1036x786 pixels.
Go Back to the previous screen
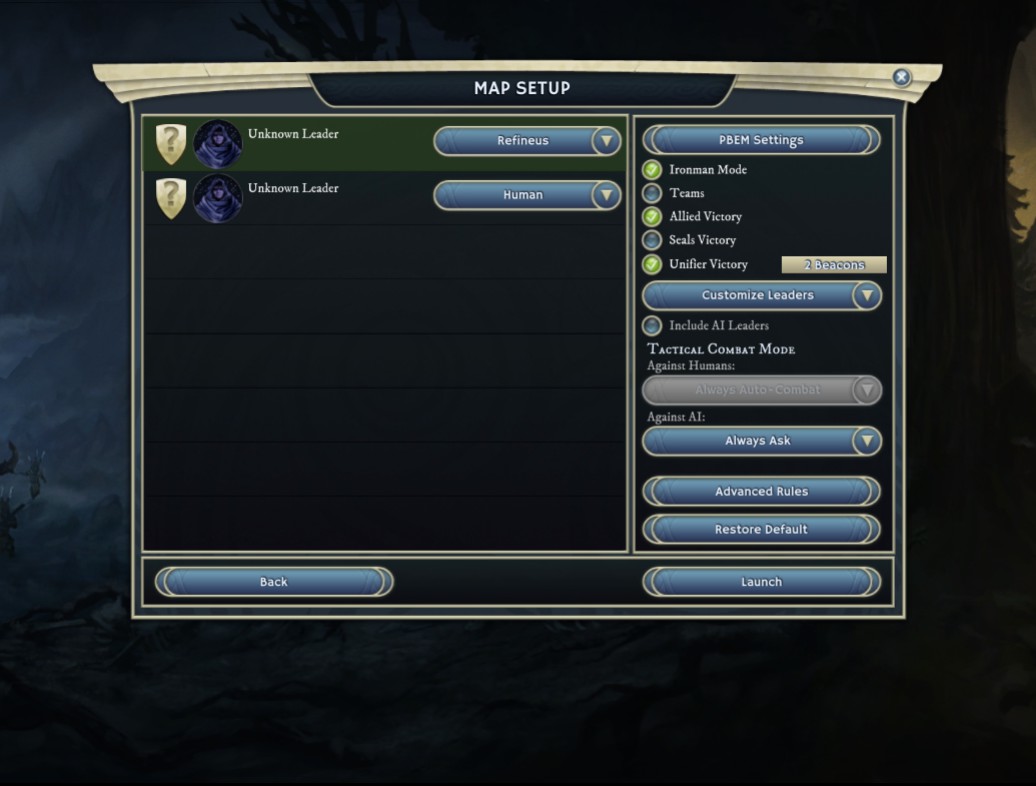(x=273, y=582)
